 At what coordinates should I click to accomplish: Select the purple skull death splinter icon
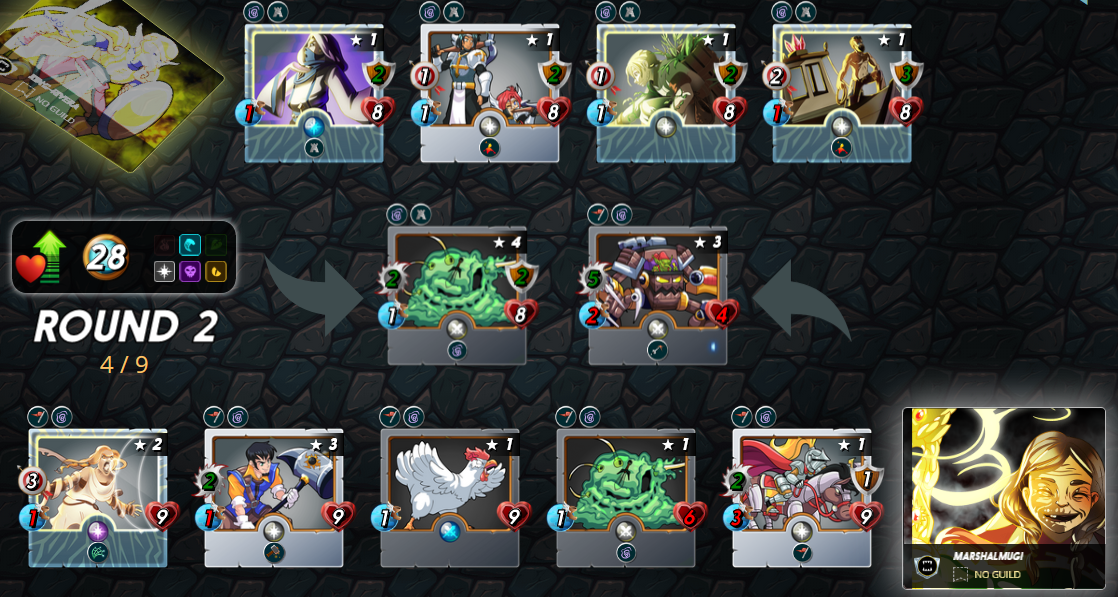point(190,271)
